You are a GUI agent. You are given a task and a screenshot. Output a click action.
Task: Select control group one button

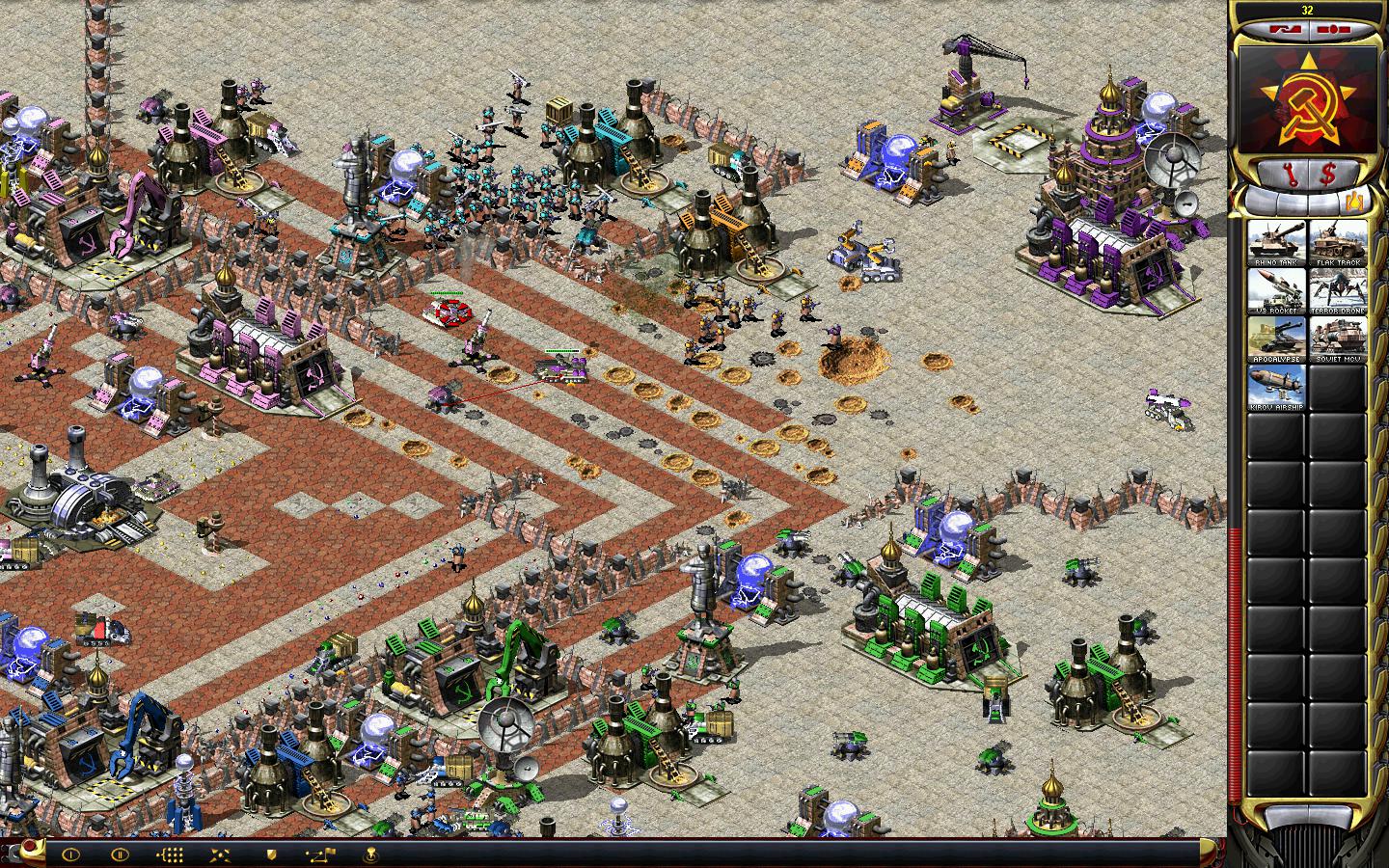pos(70,854)
